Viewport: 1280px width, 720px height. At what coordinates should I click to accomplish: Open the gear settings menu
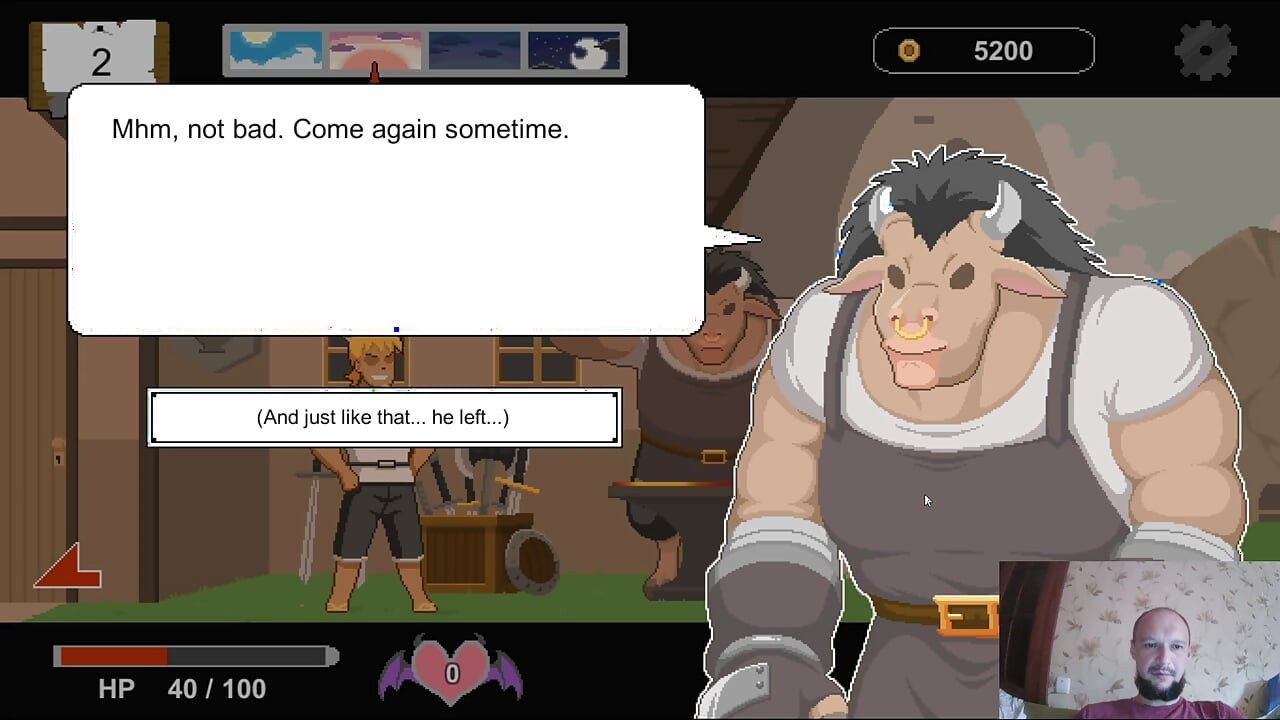click(1205, 49)
